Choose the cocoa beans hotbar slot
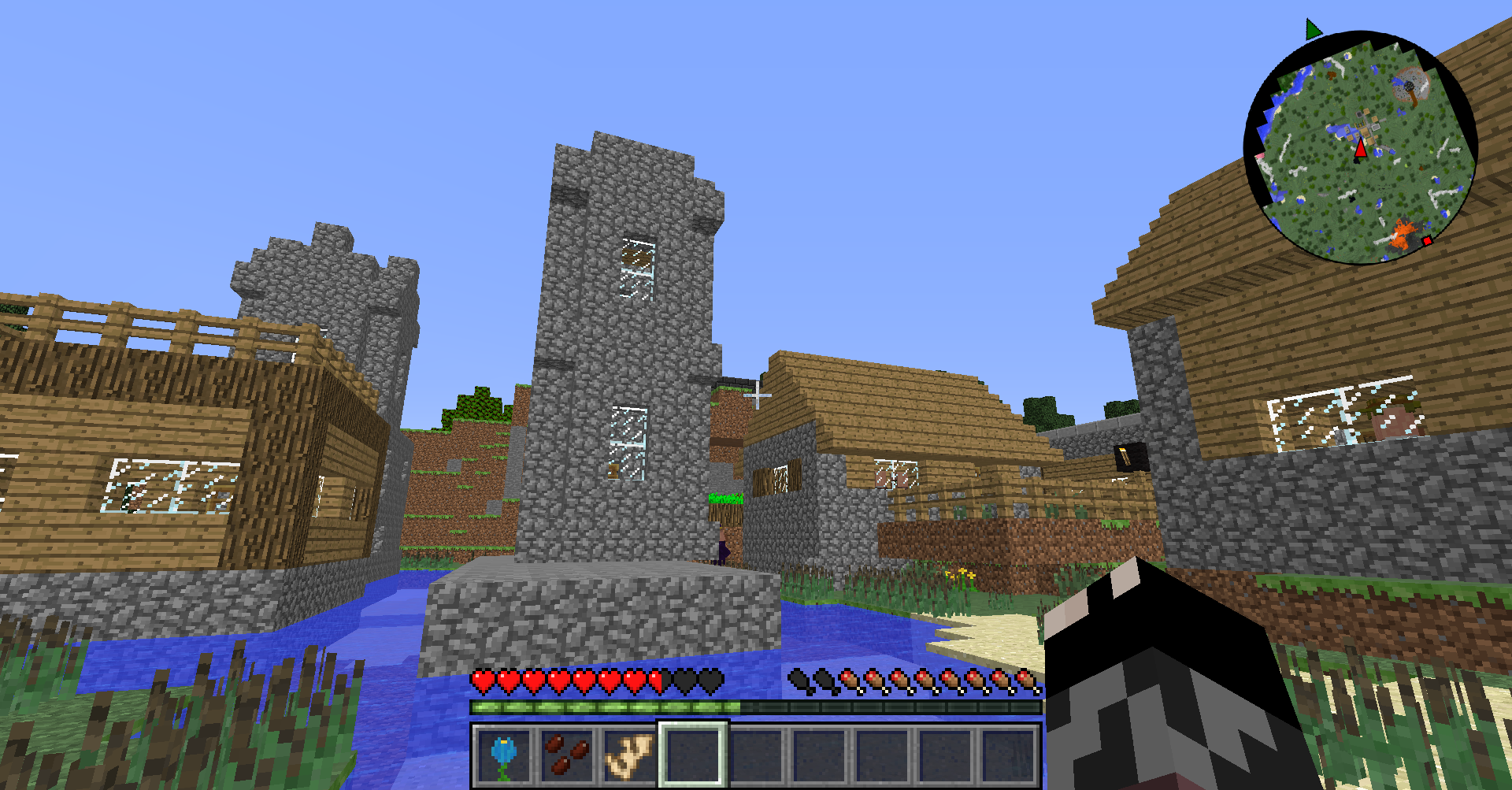 [x=567, y=755]
